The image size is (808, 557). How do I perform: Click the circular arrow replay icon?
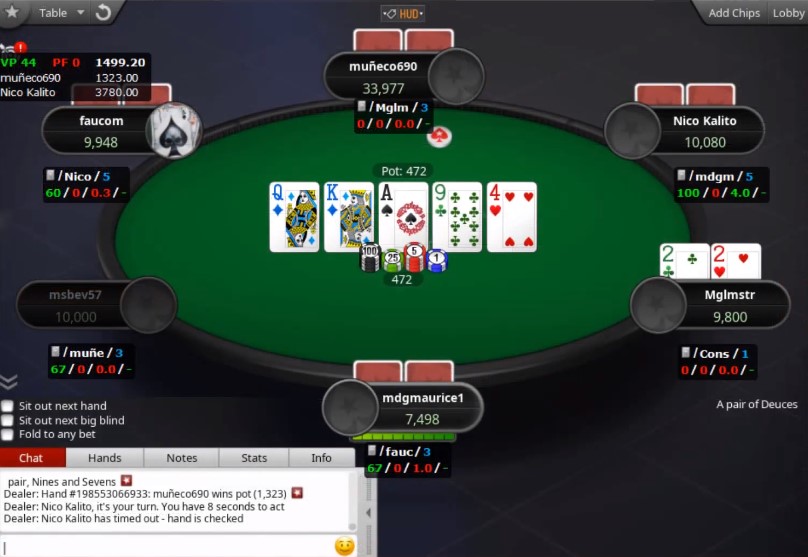102,13
